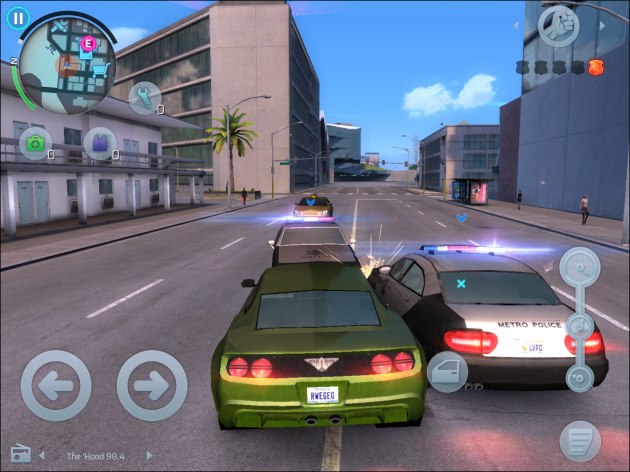Tap the top node of the throttle slider
This screenshot has height=472, width=630.
pyautogui.click(x=579, y=267)
